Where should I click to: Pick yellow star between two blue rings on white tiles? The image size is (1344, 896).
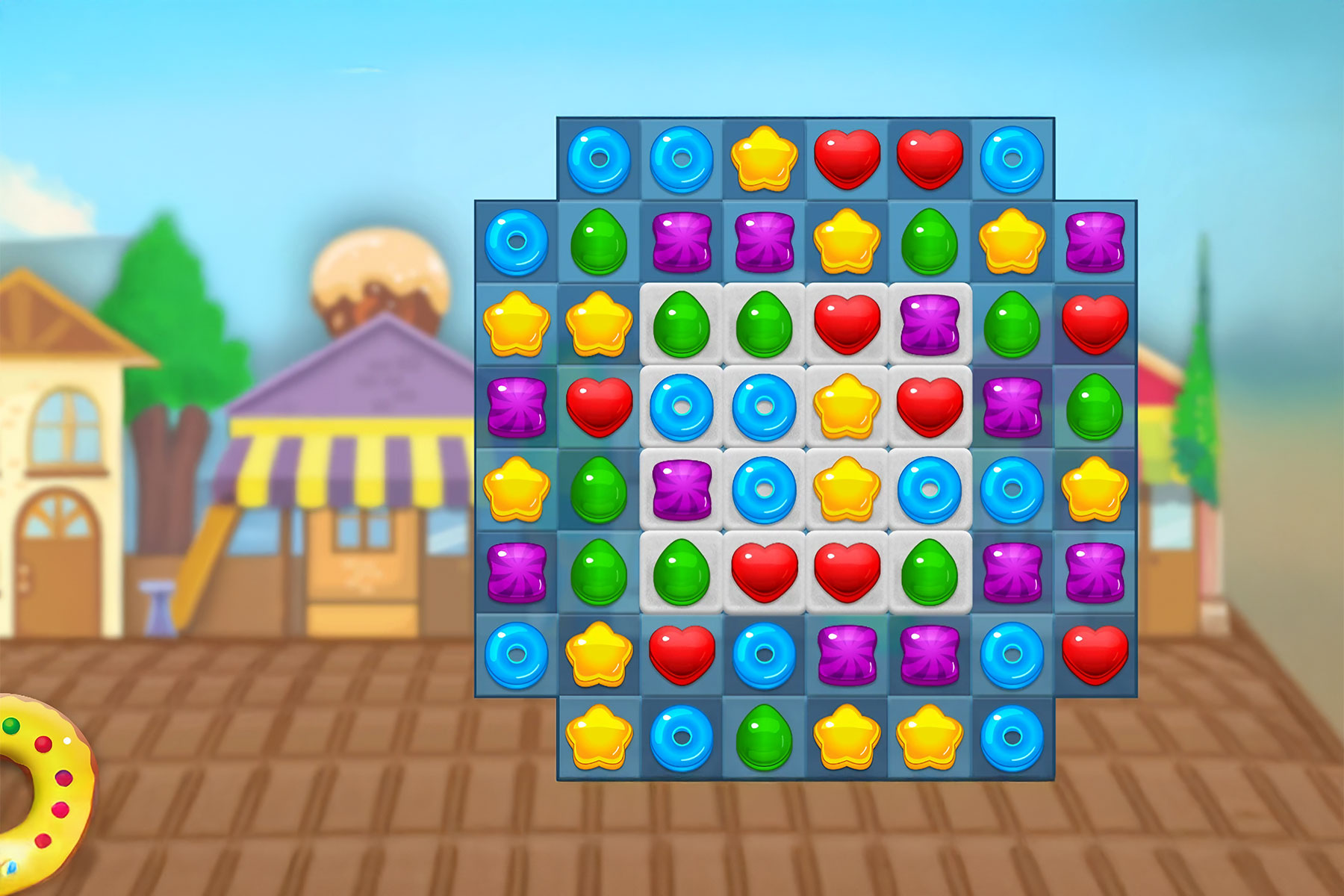click(x=847, y=490)
